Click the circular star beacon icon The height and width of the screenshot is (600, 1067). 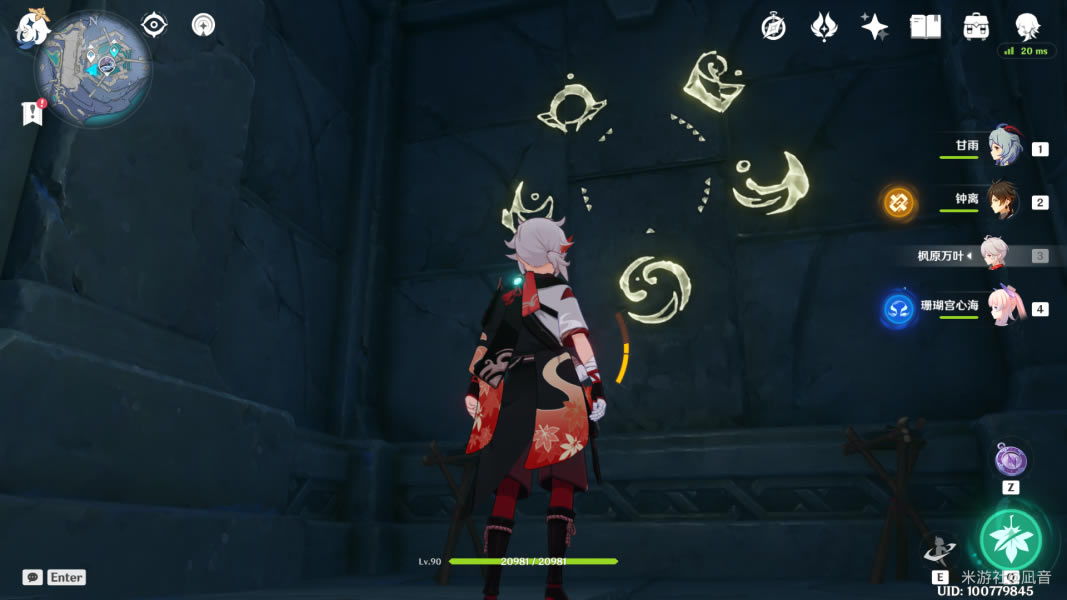coord(204,24)
